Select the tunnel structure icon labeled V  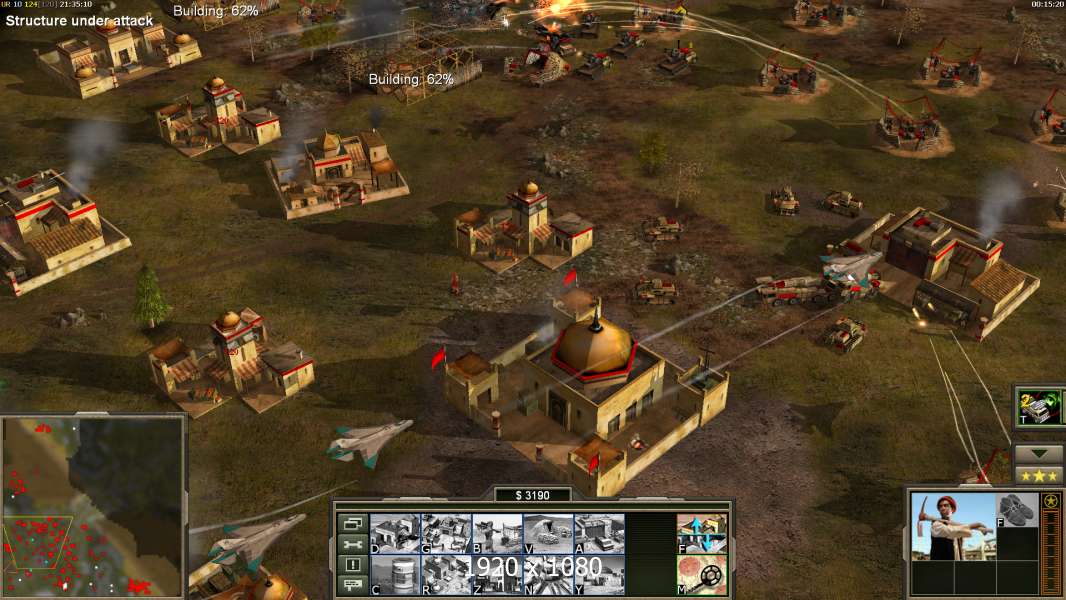(548, 533)
